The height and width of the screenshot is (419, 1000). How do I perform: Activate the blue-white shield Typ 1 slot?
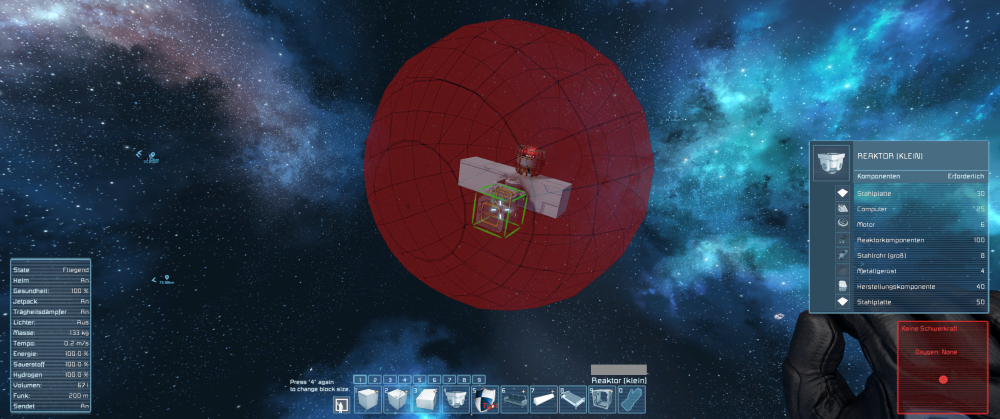[x=485, y=401]
